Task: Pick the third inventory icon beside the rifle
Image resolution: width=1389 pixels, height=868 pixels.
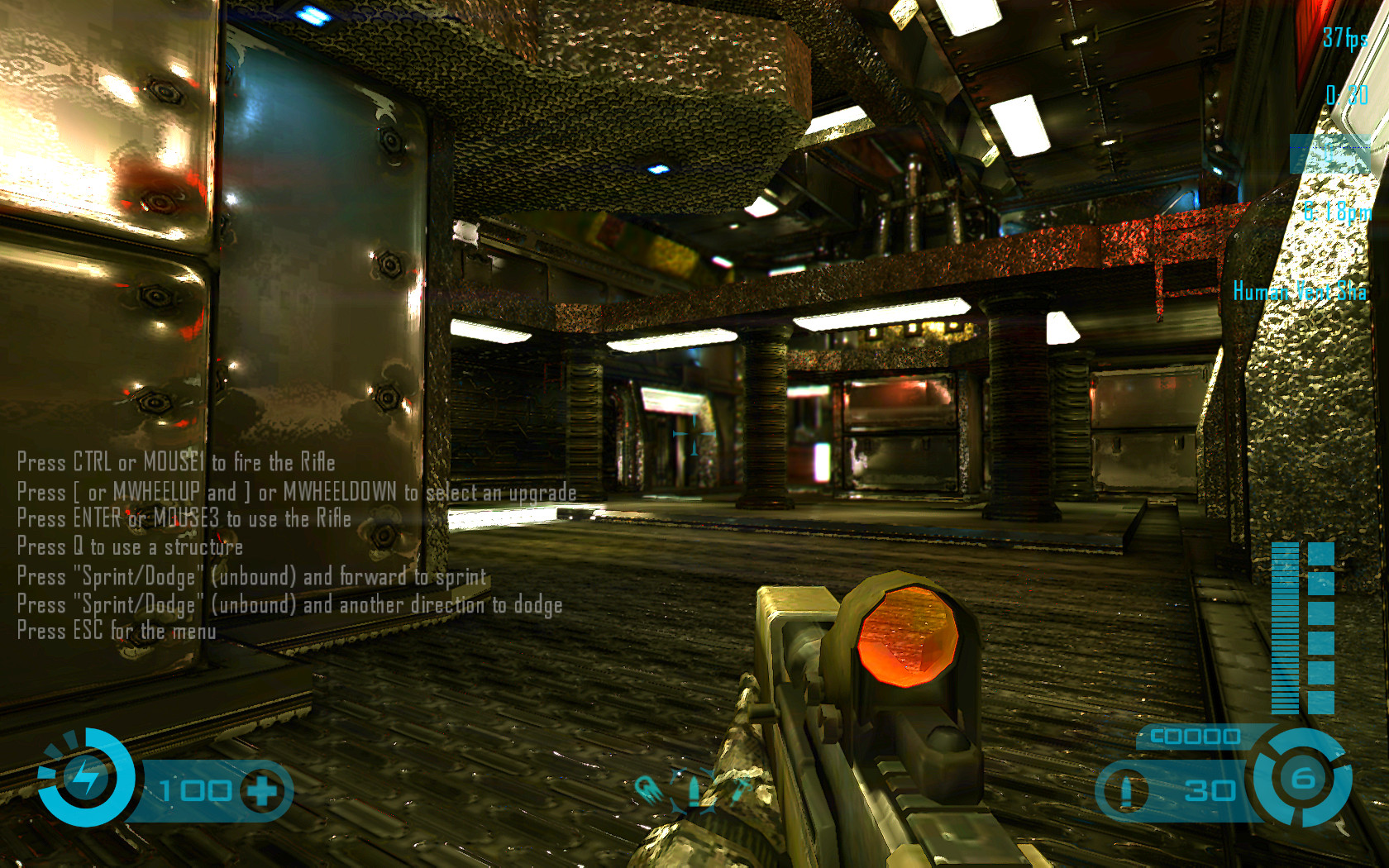Action: 738,789
